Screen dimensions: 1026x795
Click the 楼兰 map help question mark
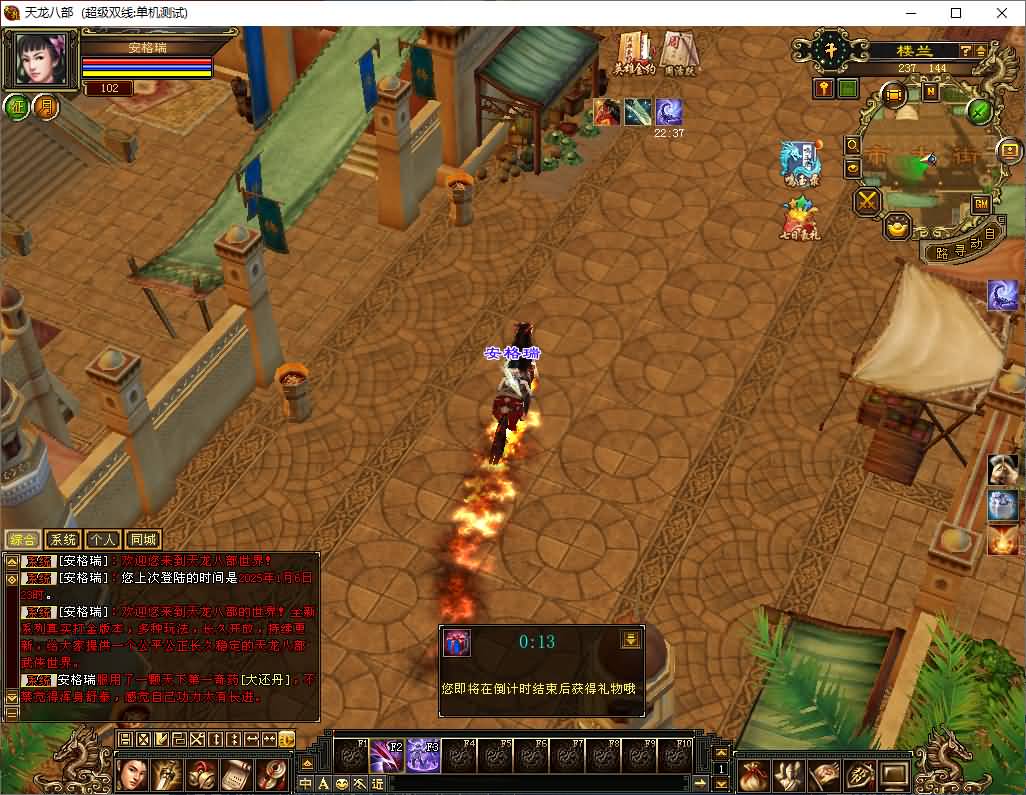tap(966, 50)
